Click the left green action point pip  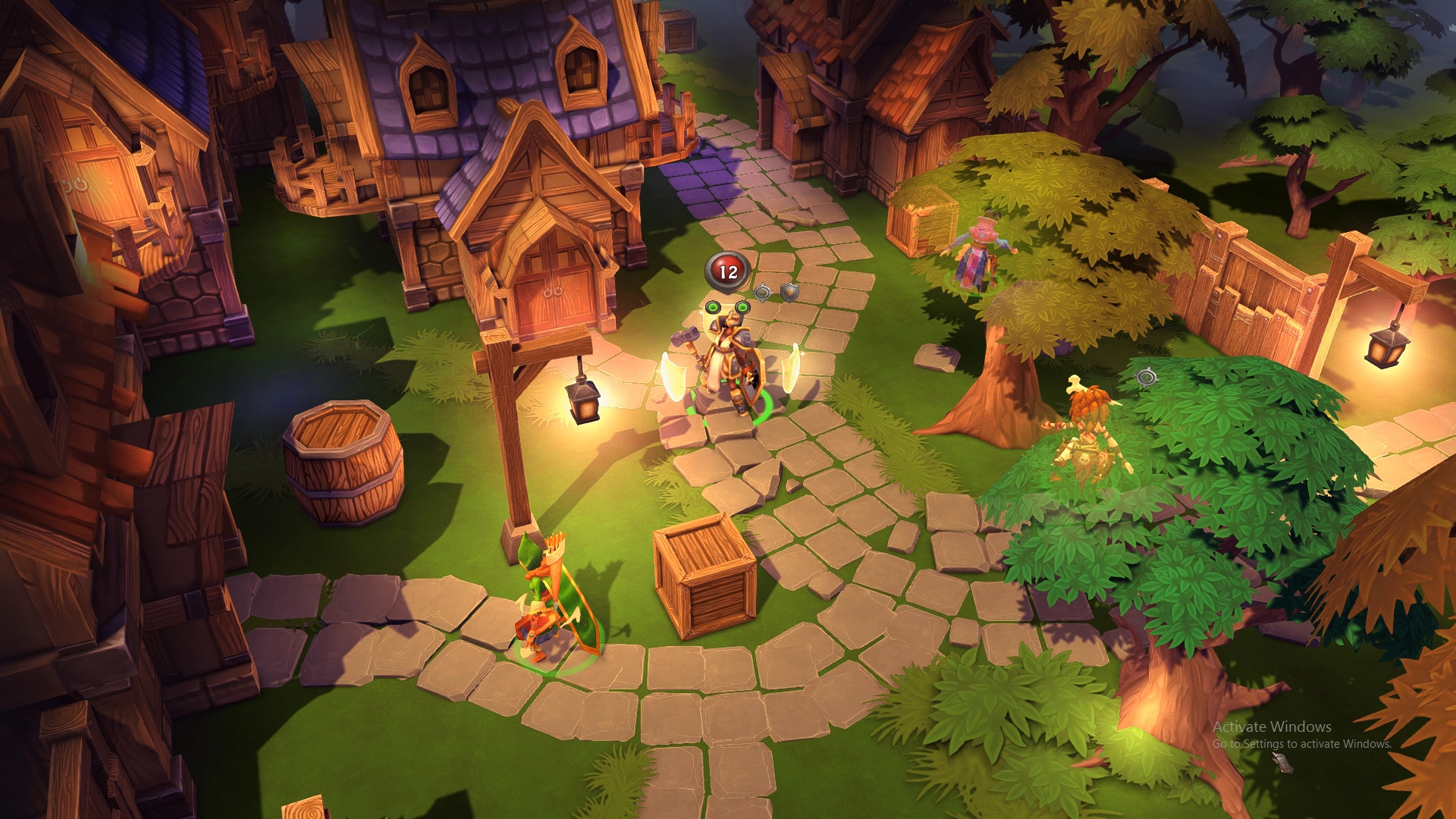pyautogui.click(x=711, y=306)
